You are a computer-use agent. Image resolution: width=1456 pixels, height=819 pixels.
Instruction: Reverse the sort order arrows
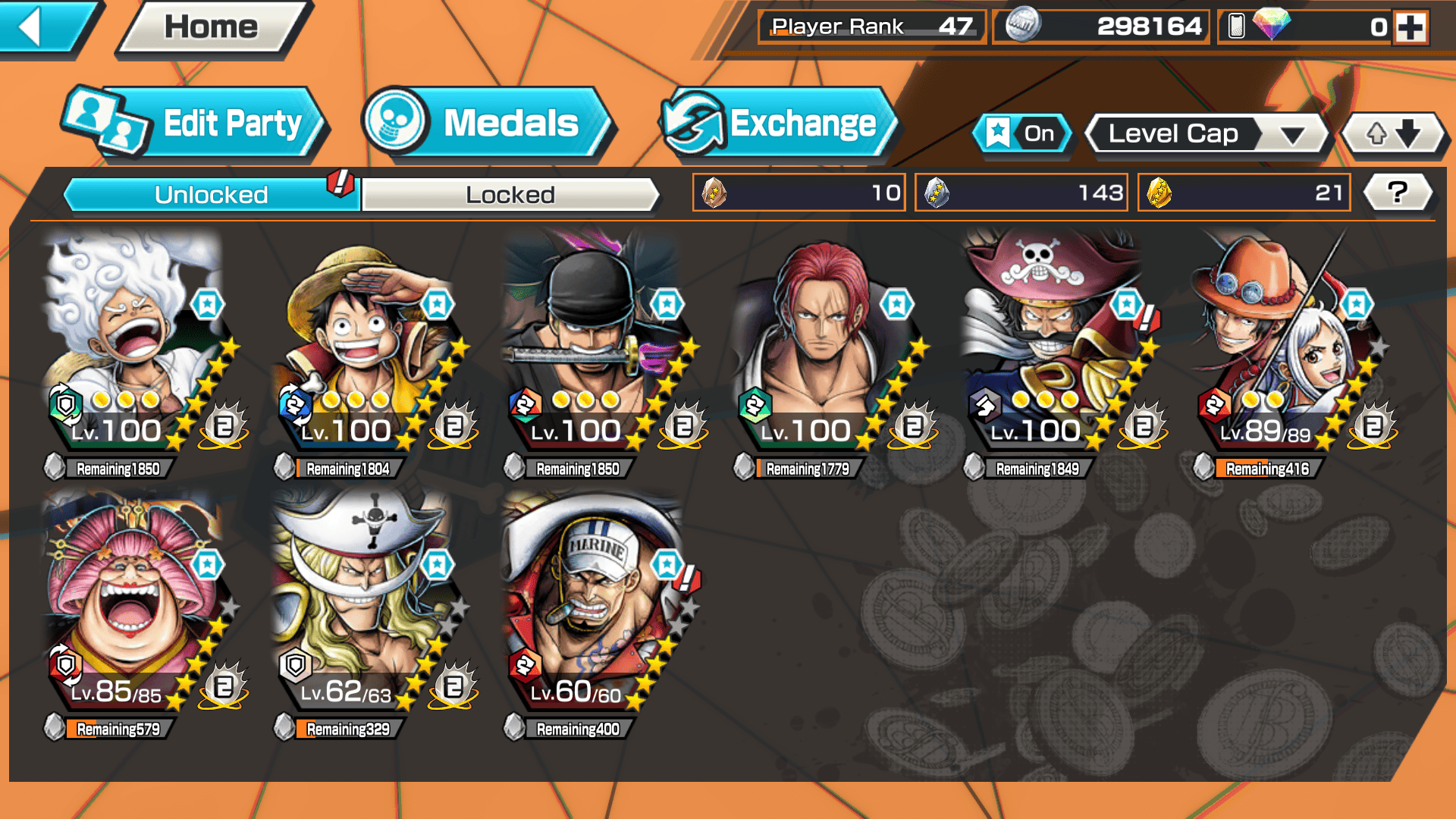[x=1393, y=134]
